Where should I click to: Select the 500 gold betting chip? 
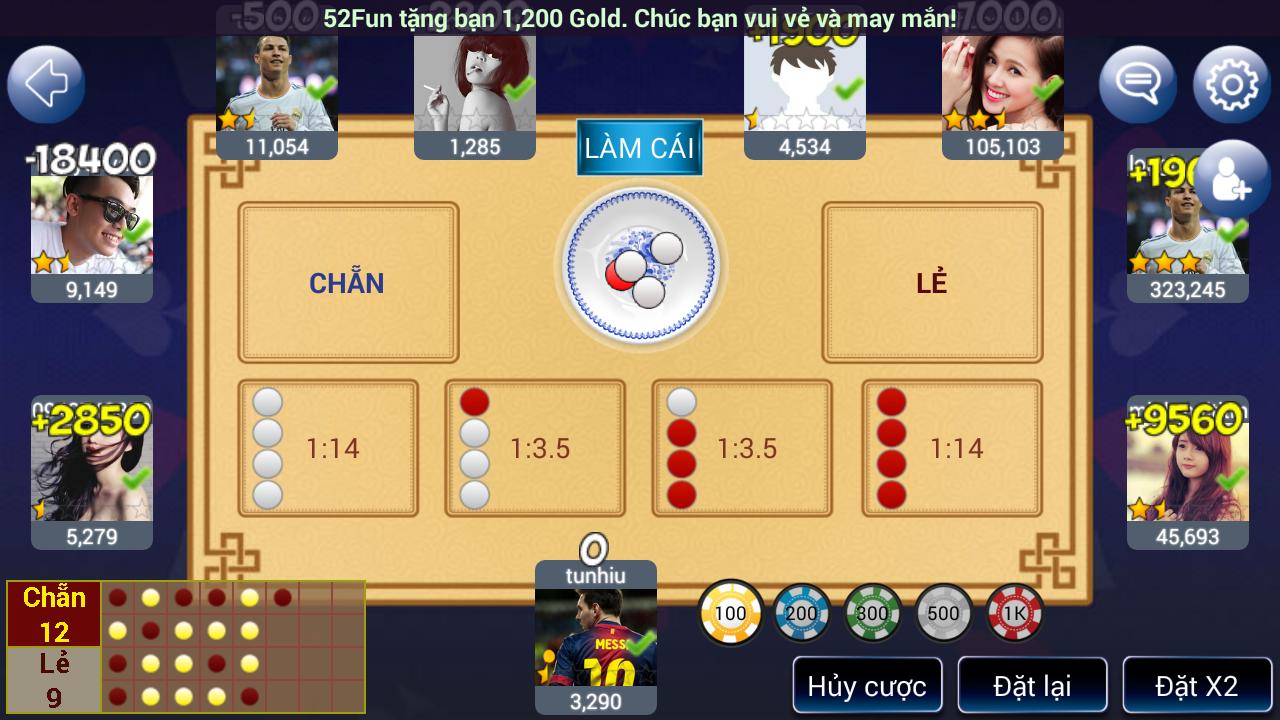(x=943, y=612)
